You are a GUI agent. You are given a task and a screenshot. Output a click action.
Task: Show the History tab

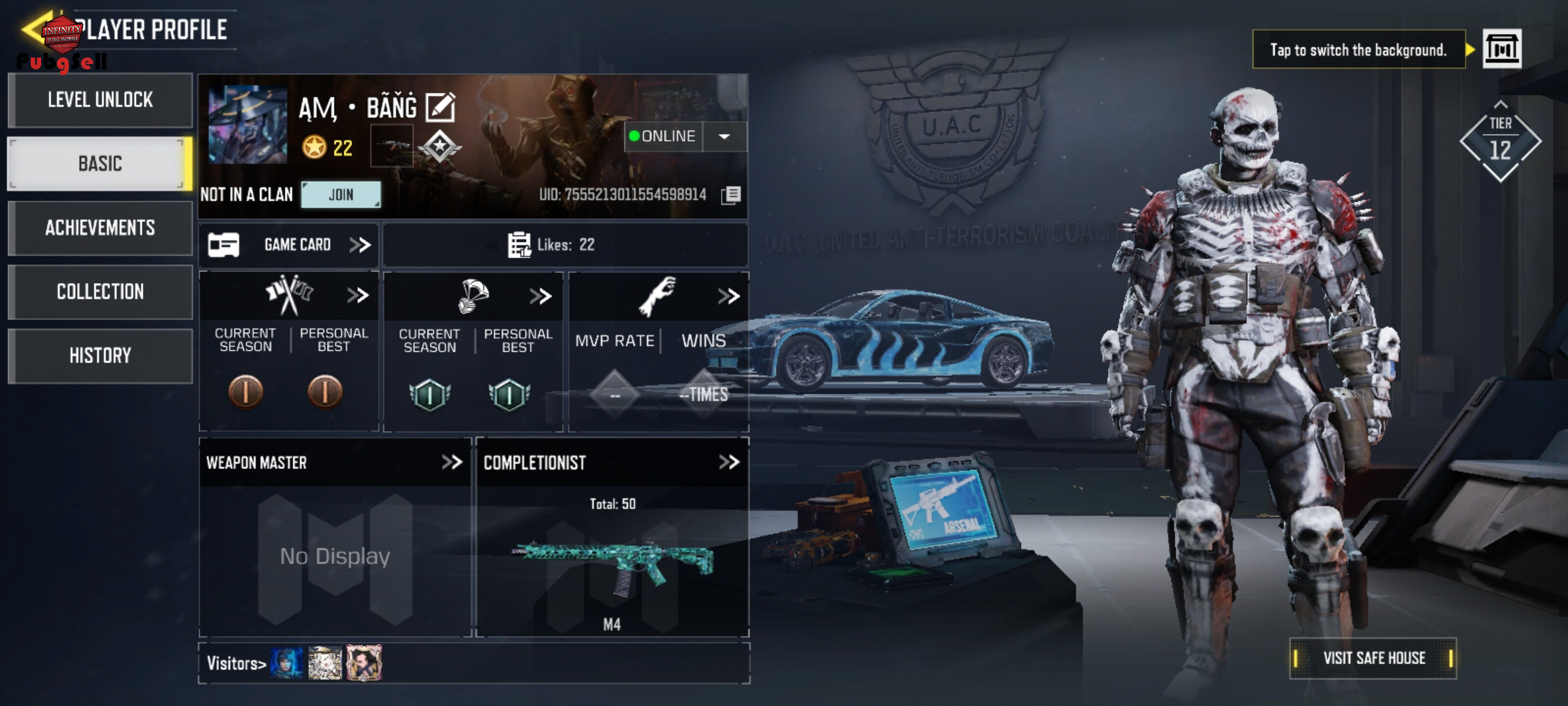point(100,356)
